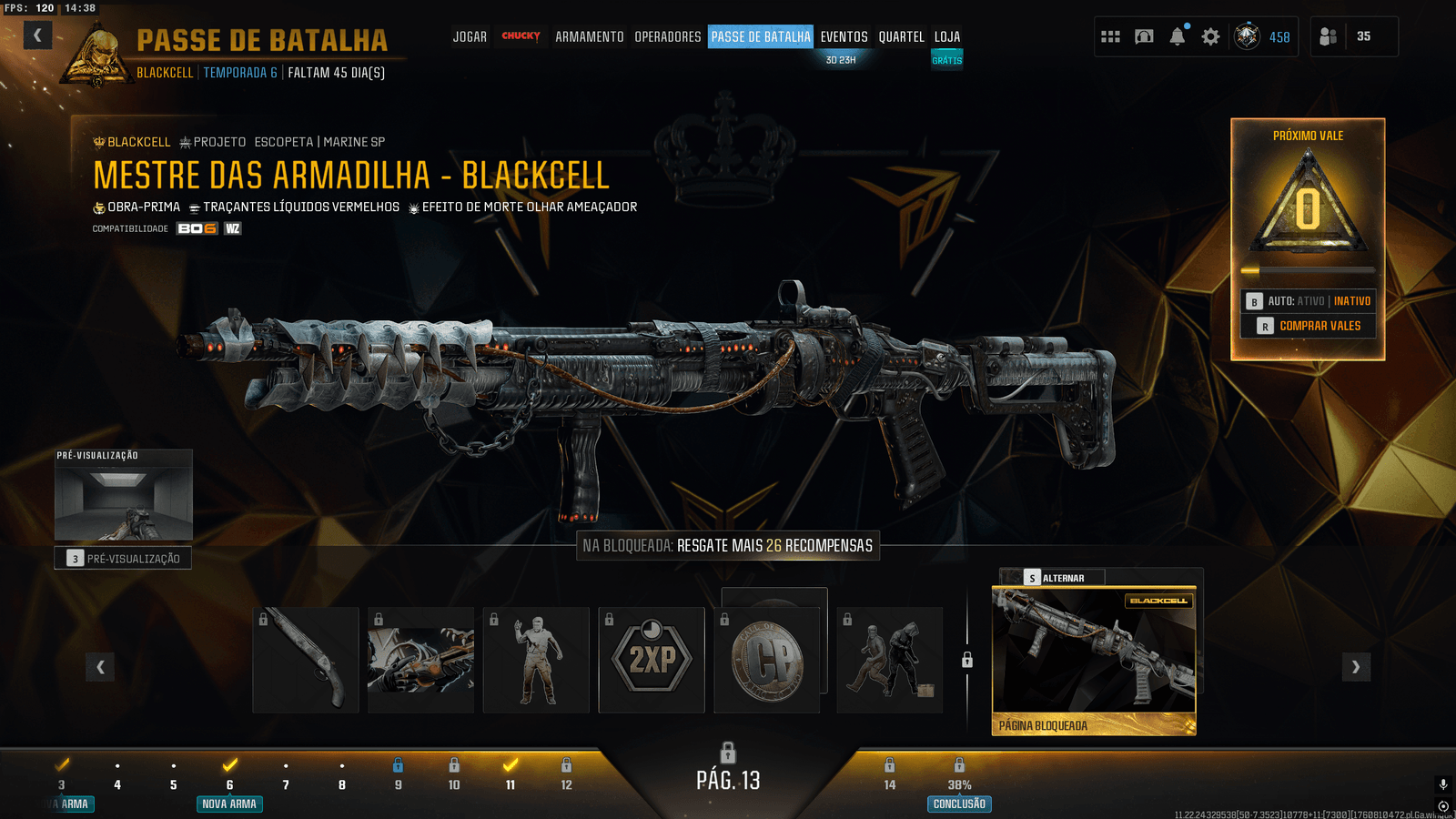Image resolution: width=1456 pixels, height=819 pixels.
Task: Click COMPRAR VALES button
Action: [1309, 326]
